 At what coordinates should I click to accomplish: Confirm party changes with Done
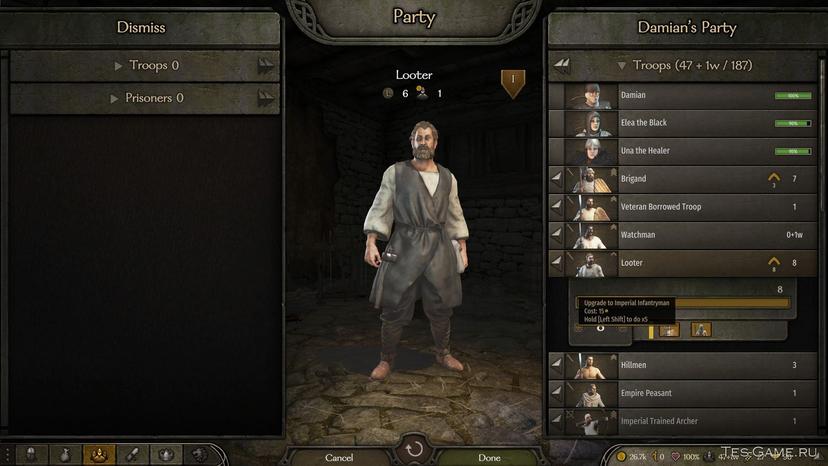489,457
